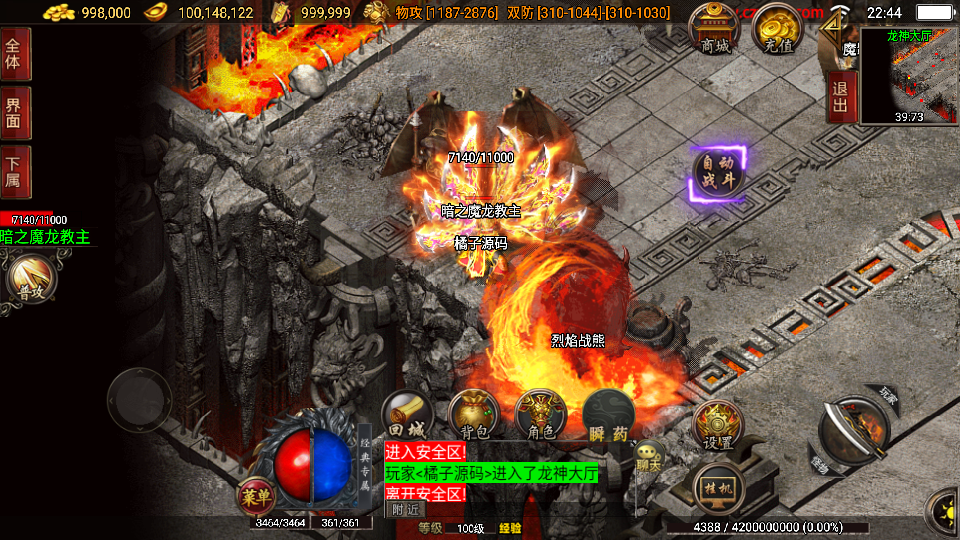Select the 界面 tab

(14, 112)
